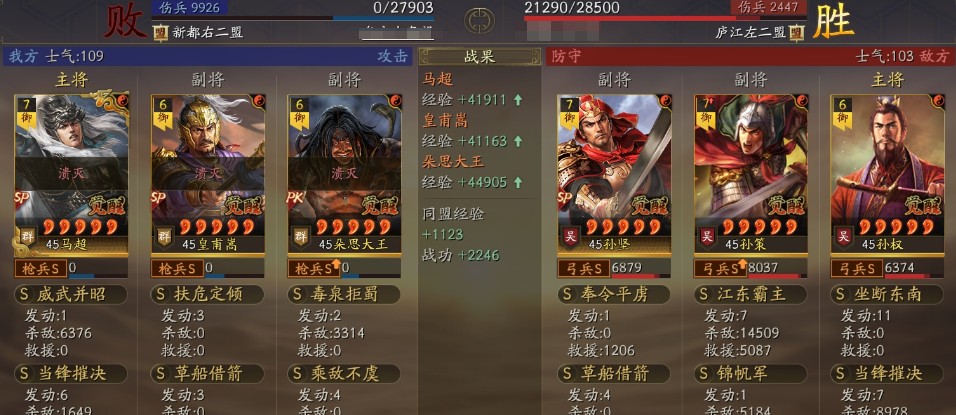Image resolution: width=956 pixels, height=415 pixels.
Task: Show 江东霸主 skill details
Action: [750, 294]
